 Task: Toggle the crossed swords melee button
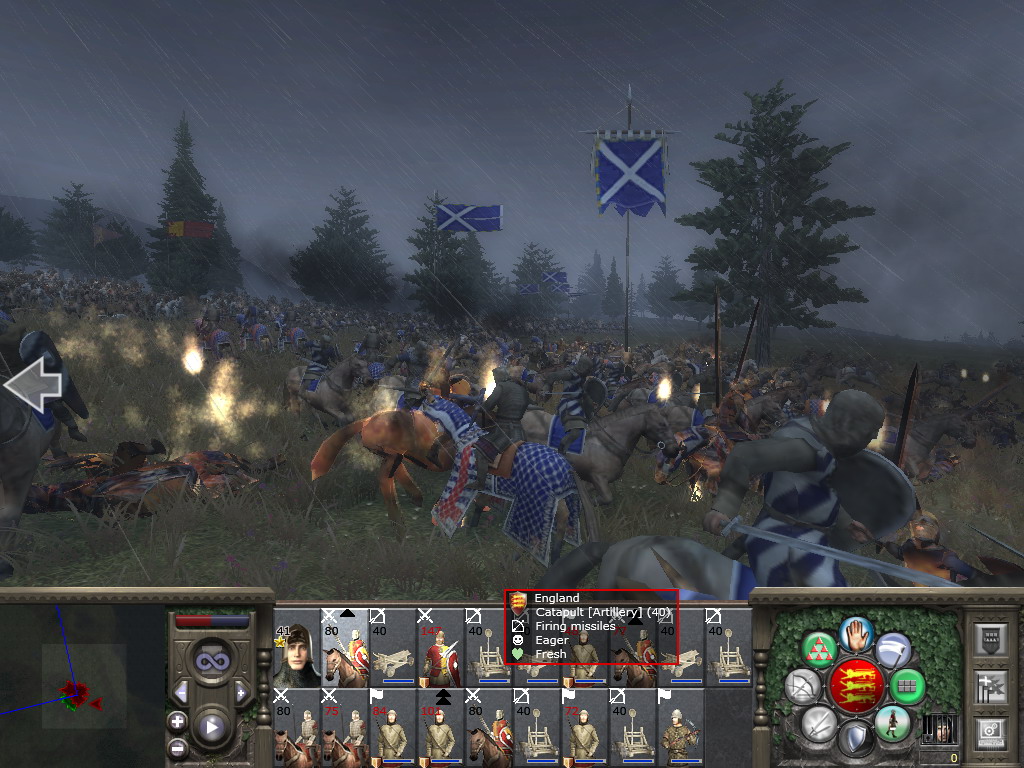point(819,722)
